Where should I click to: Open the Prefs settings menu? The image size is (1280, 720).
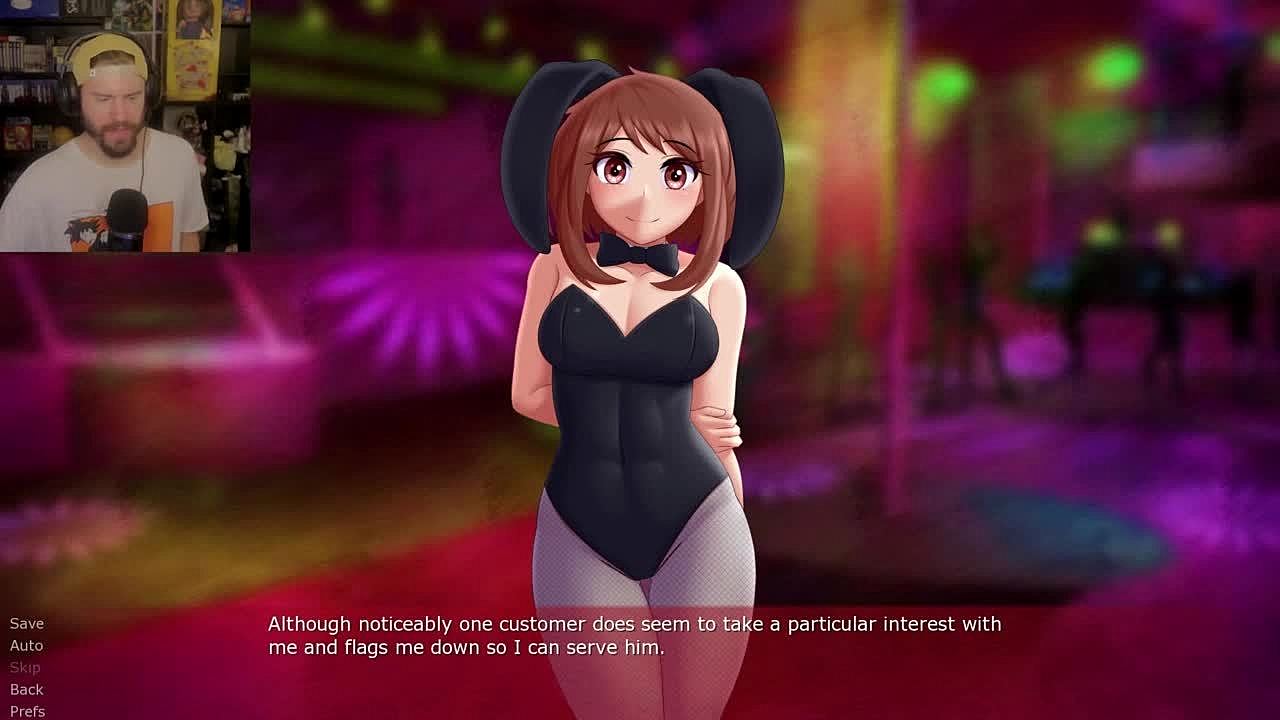[x=28, y=711]
